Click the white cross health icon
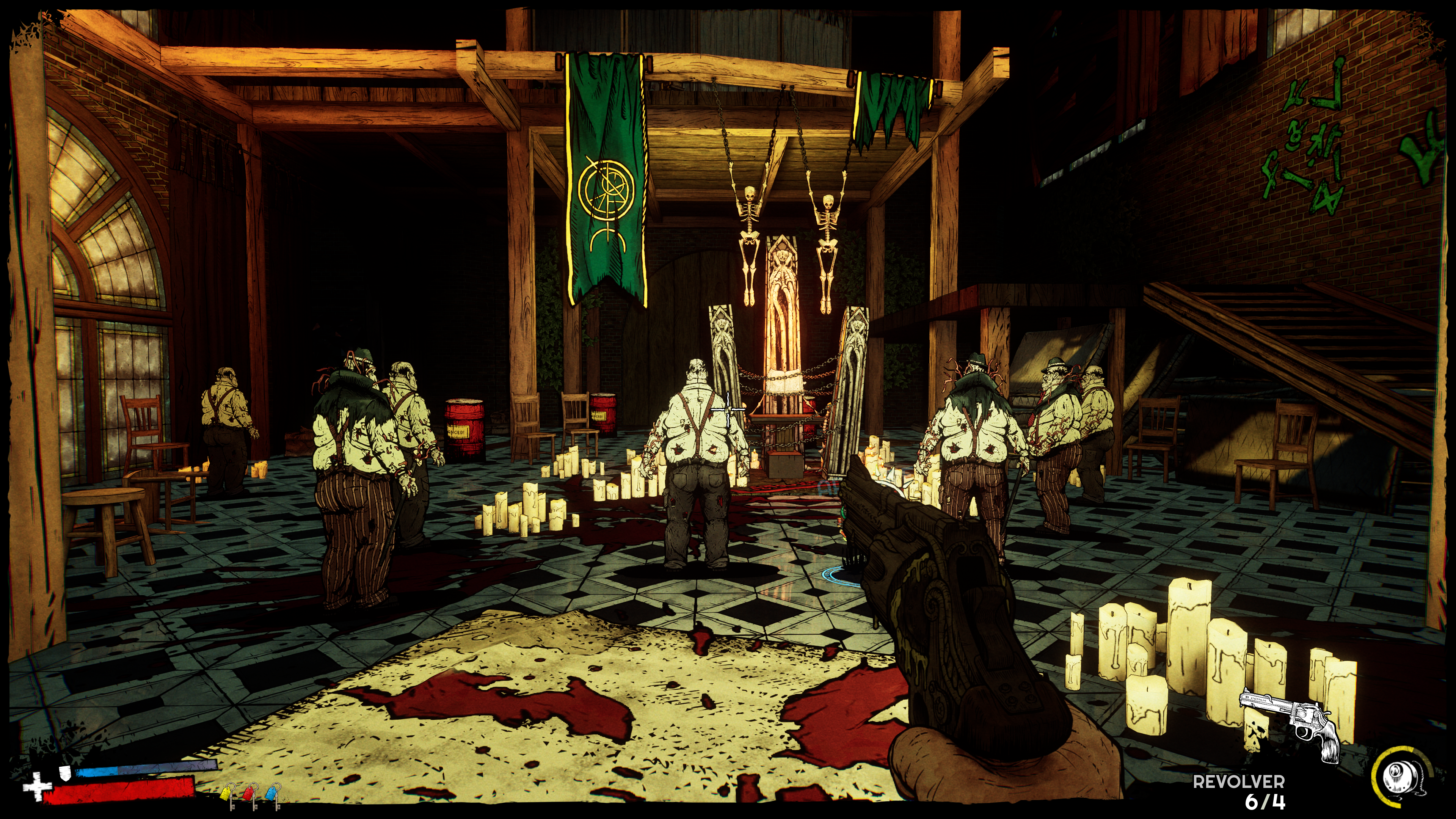The width and height of the screenshot is (1456, 819). 37,786
